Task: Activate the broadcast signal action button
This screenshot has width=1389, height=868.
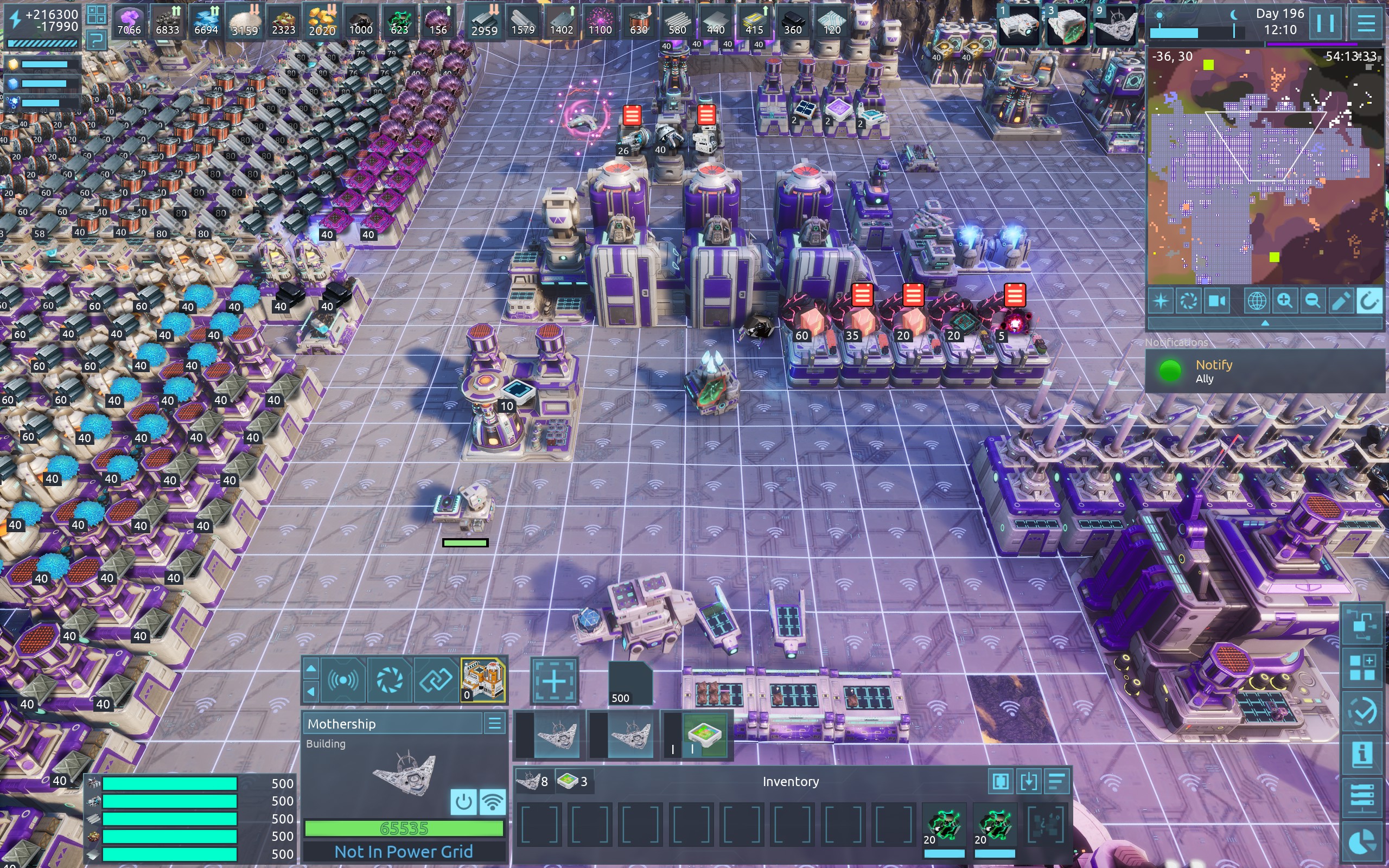Action: coord(343,680)
